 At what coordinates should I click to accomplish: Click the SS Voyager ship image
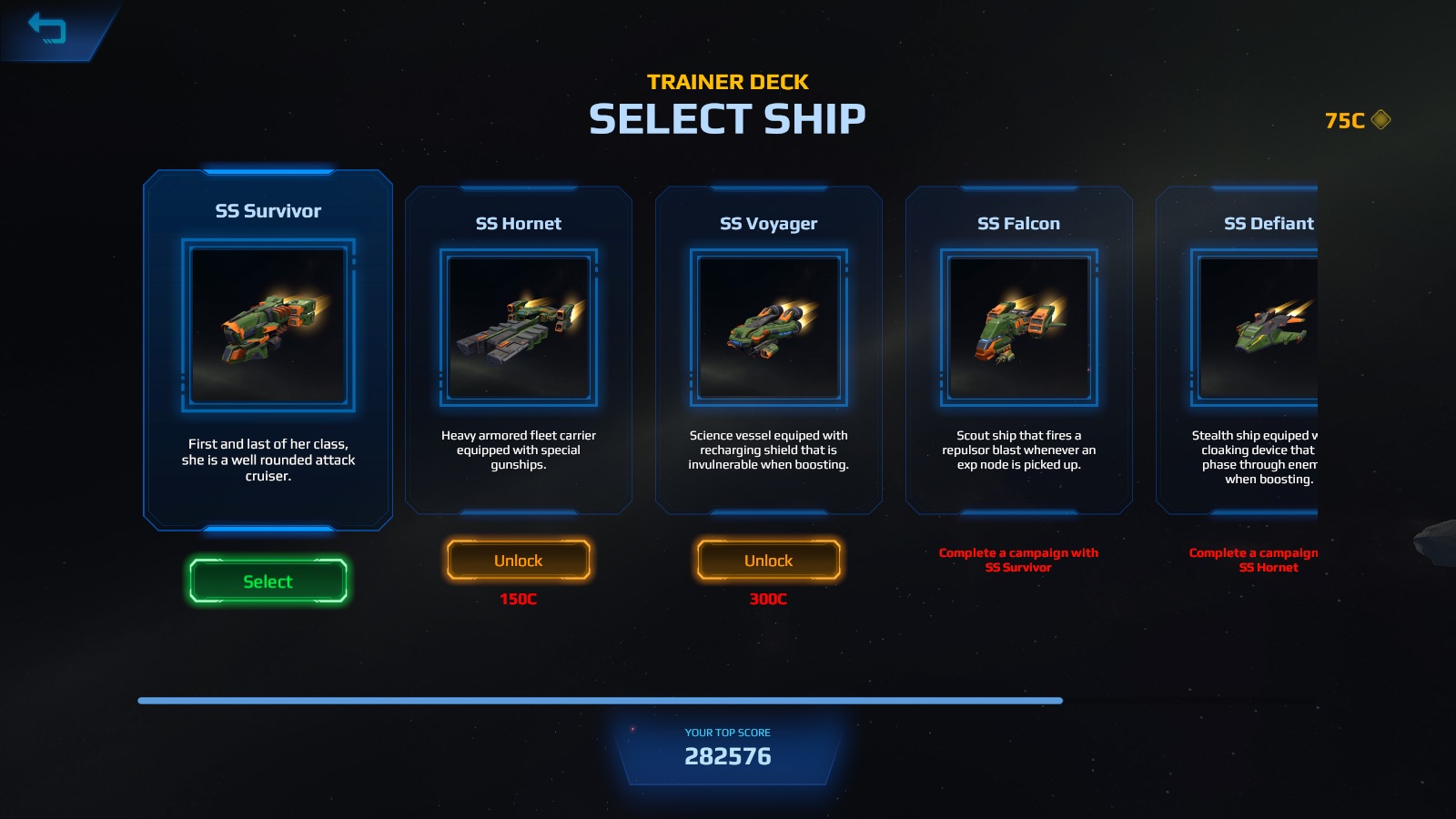click(768, 329)
